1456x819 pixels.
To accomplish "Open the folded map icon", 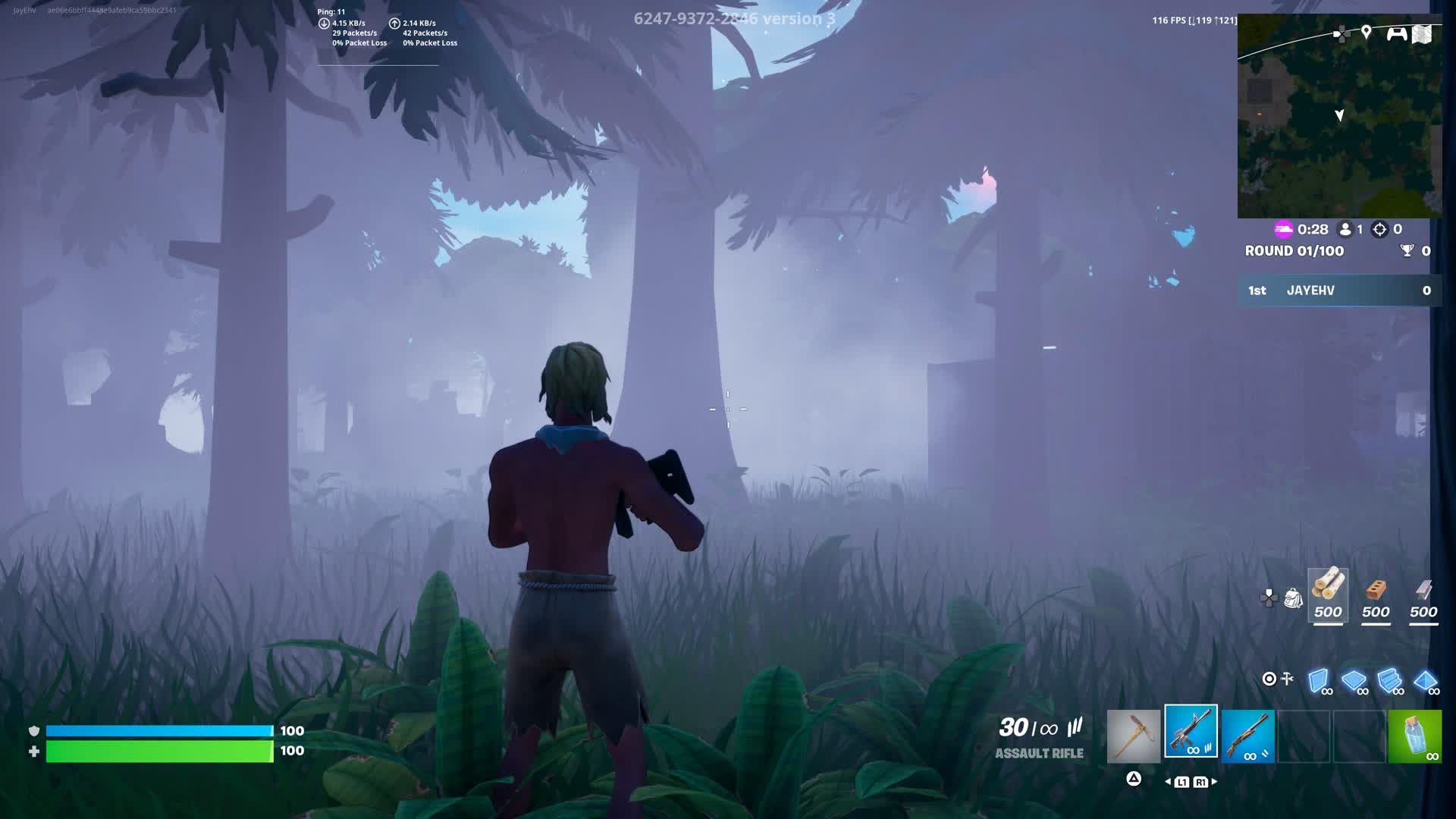I will tap(1422, 34).
